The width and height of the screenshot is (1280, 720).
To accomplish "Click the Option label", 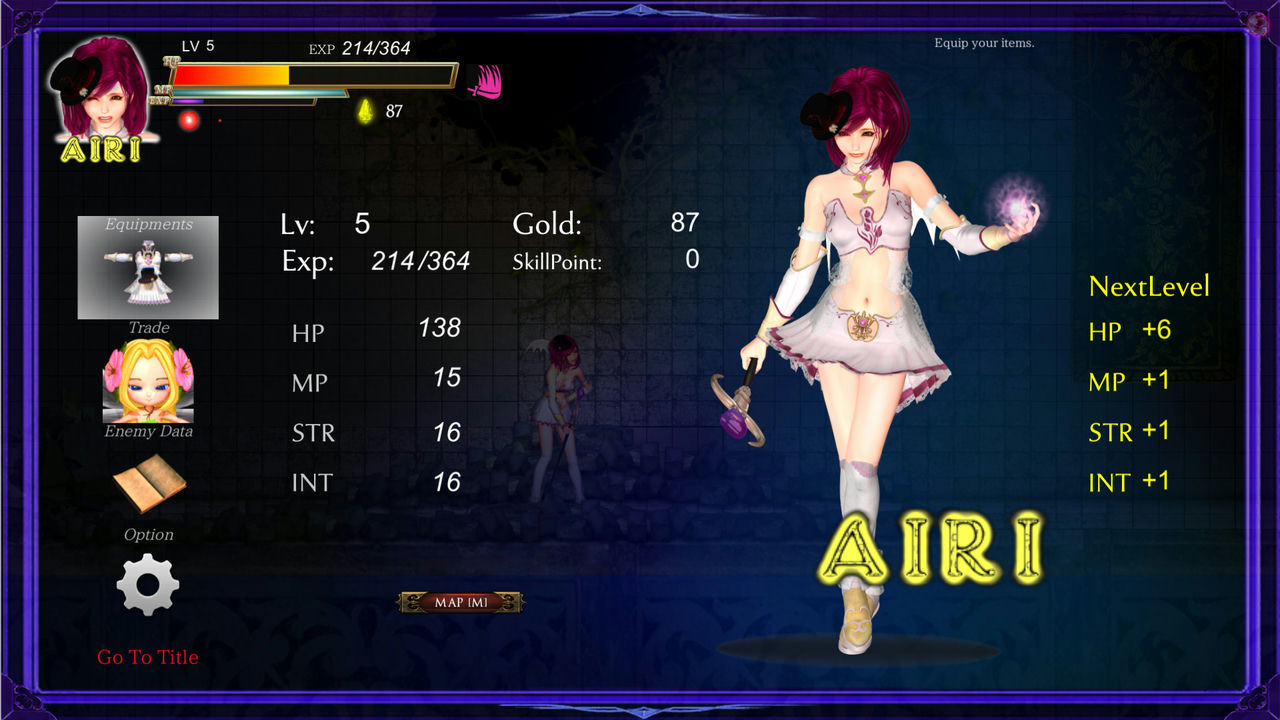I will (x=147, y=534).
